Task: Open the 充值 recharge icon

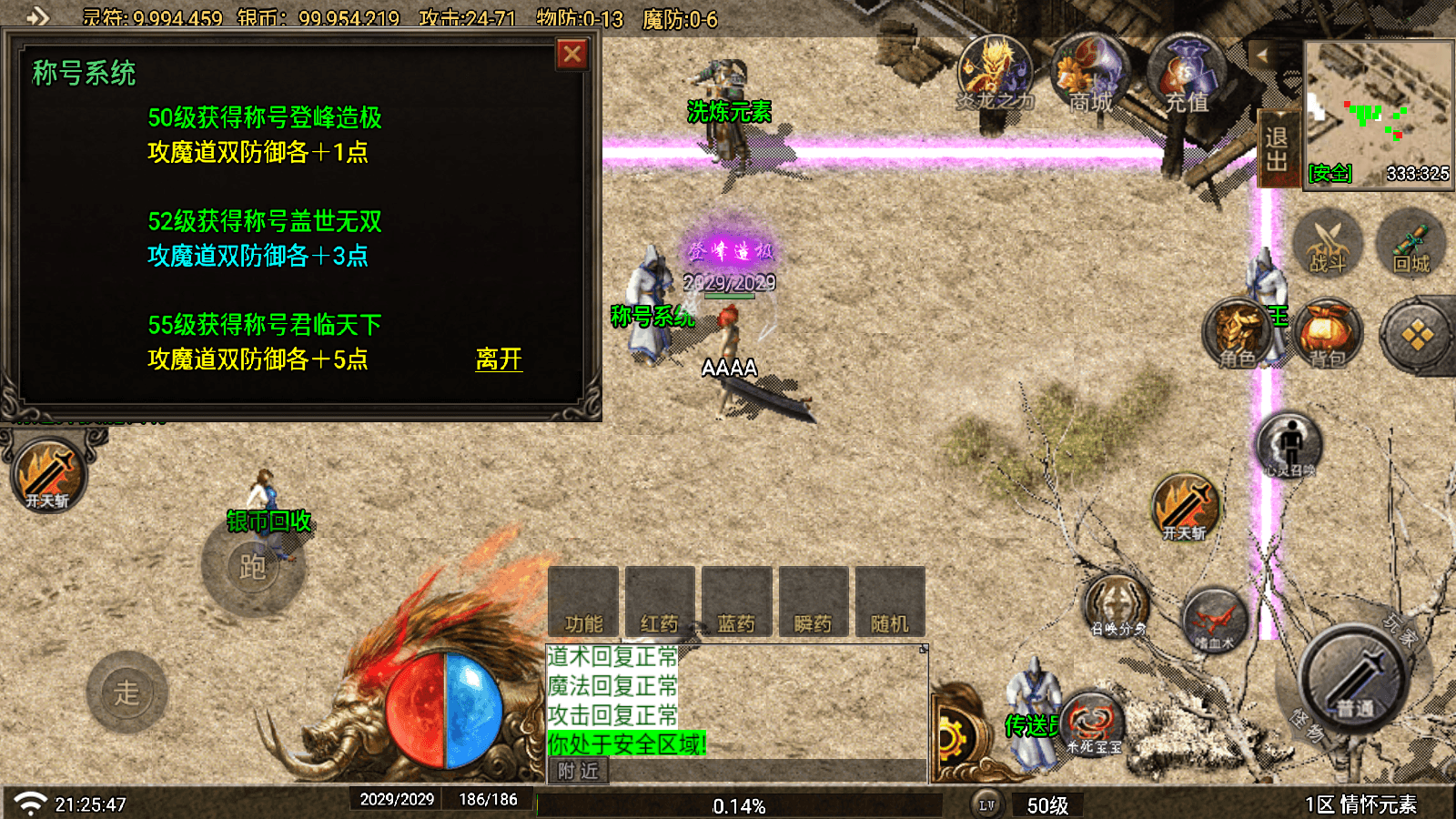Action: click(x=1185, y=75)
